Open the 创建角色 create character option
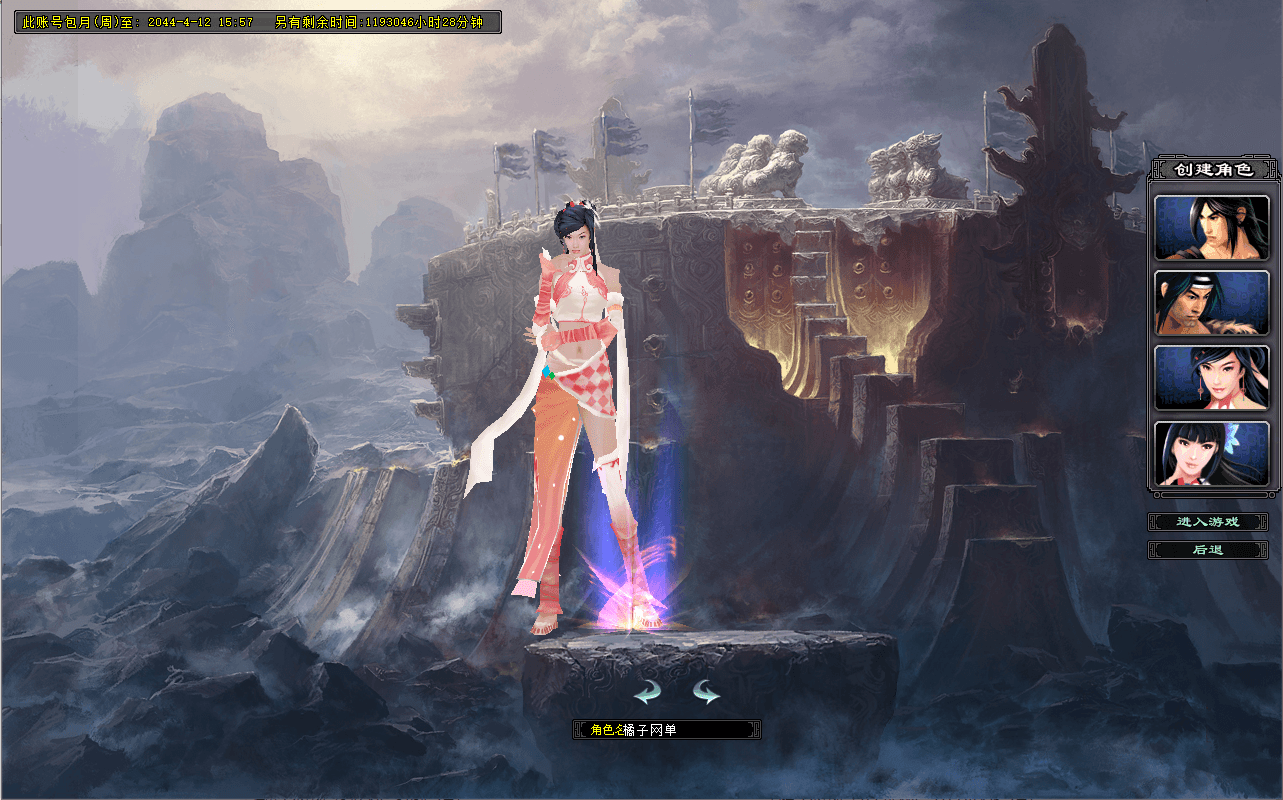The height and width of the screenshot is (800, 1283). [x=1213, y=169]
